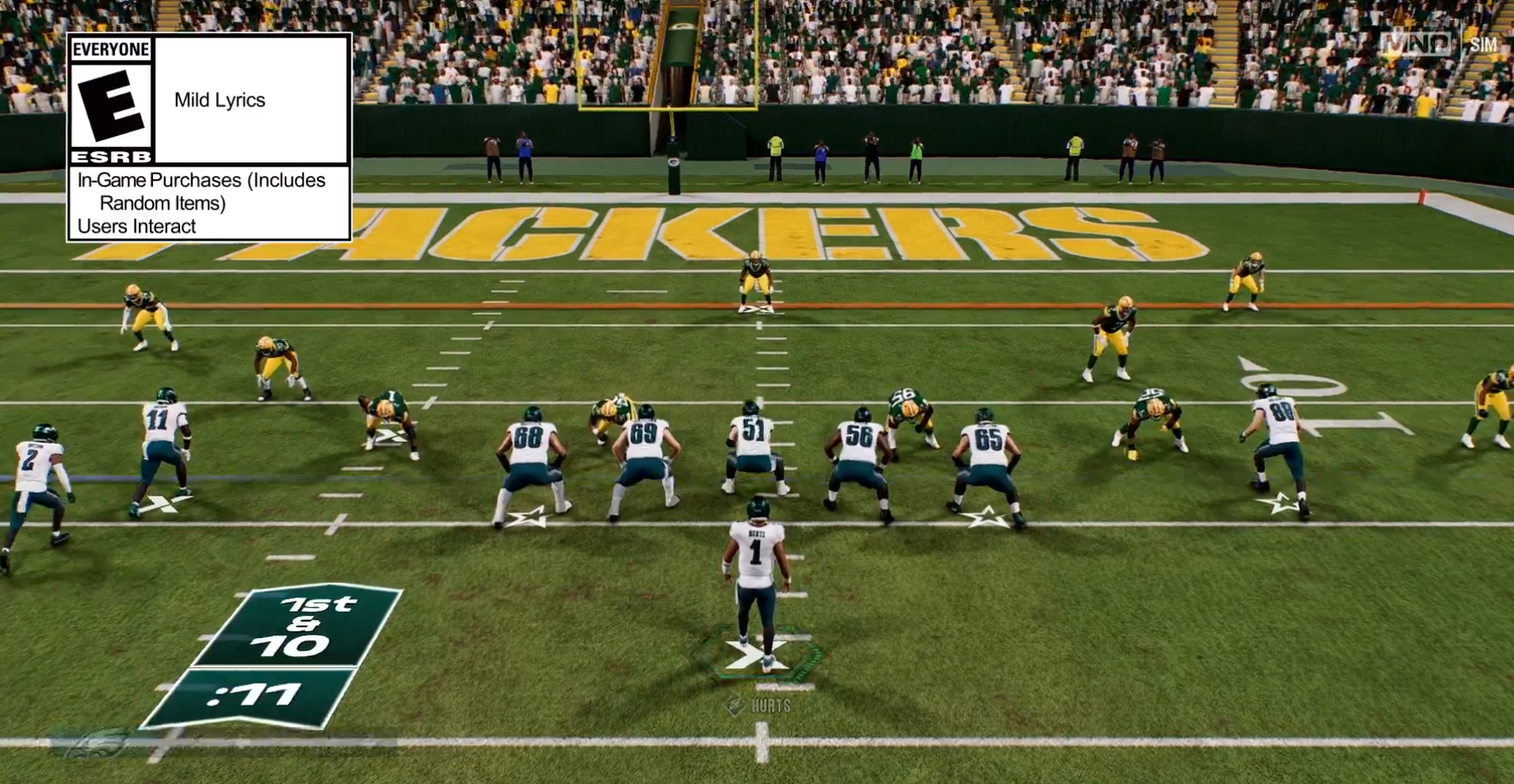Screen dimensions: 1514x784
Task: Click the ESRB text at bottom of rating icon
Action: tap(112, 156)
